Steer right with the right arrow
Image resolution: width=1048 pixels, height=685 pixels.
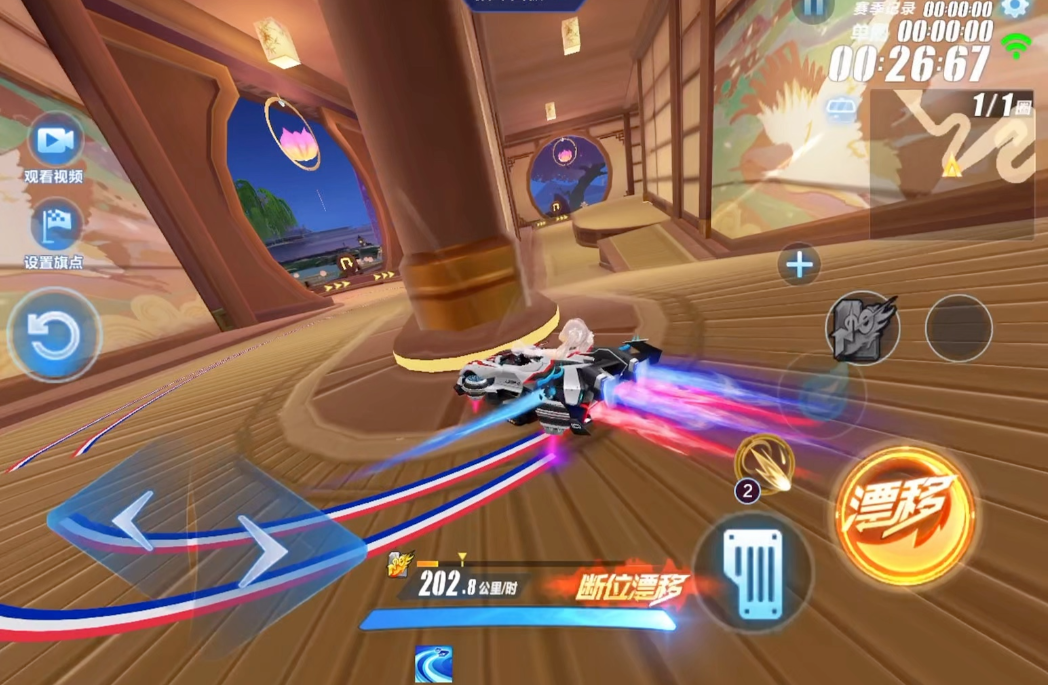point(263,551)
